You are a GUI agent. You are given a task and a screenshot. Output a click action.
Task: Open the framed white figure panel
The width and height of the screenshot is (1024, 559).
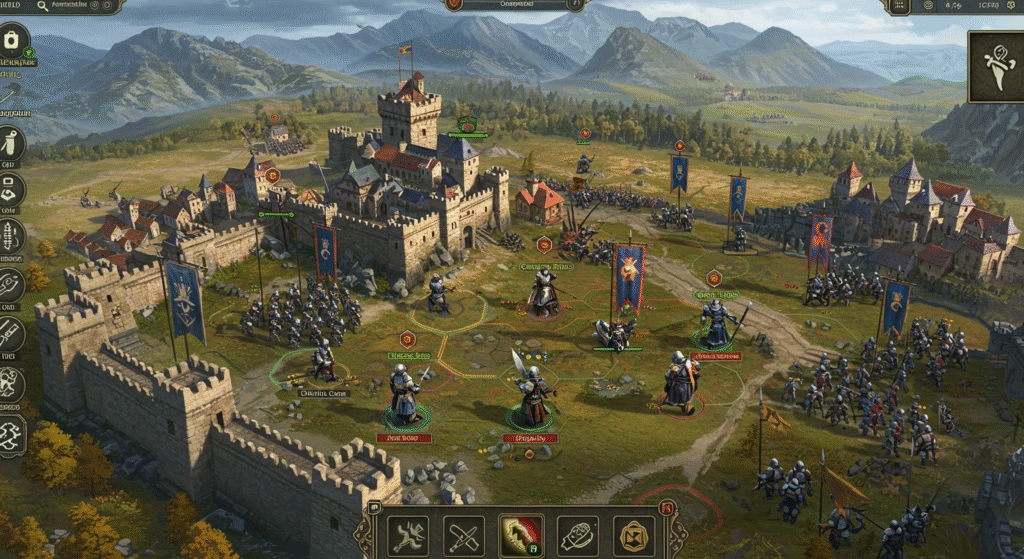(x=996, y=66)
